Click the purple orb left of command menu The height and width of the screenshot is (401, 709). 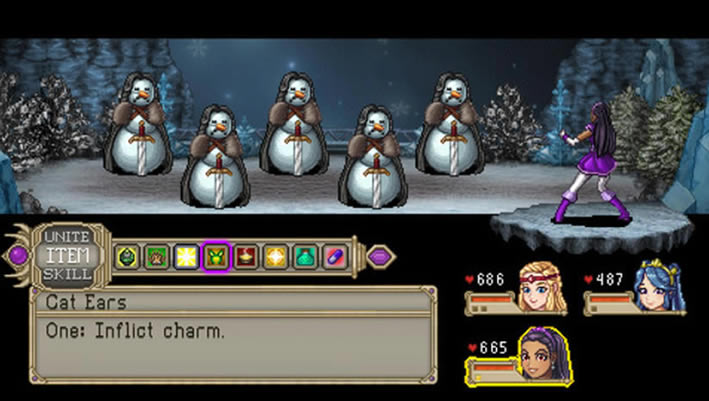(19, 255)
